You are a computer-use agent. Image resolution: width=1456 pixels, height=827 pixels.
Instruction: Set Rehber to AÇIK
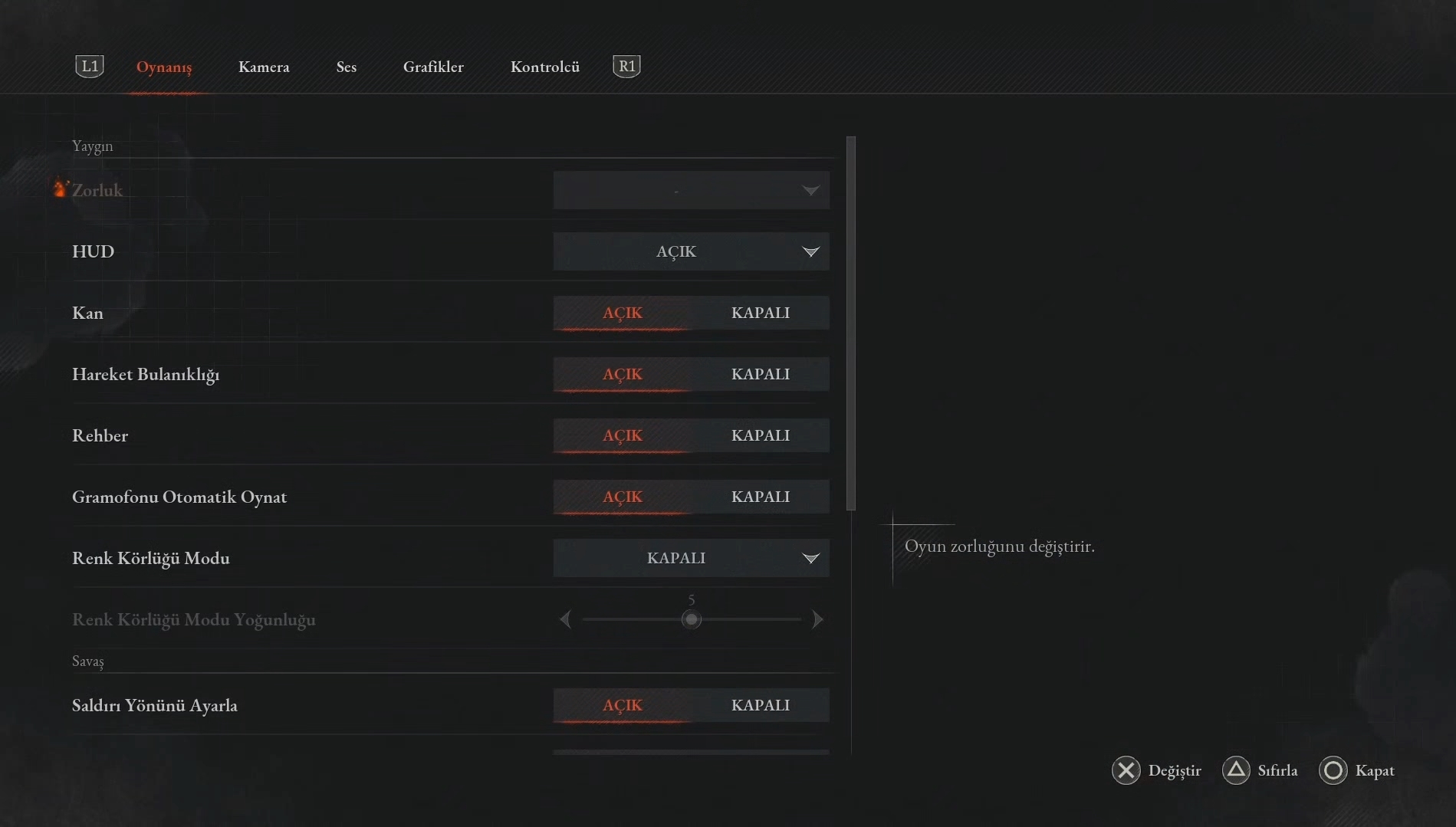point(622,435)
